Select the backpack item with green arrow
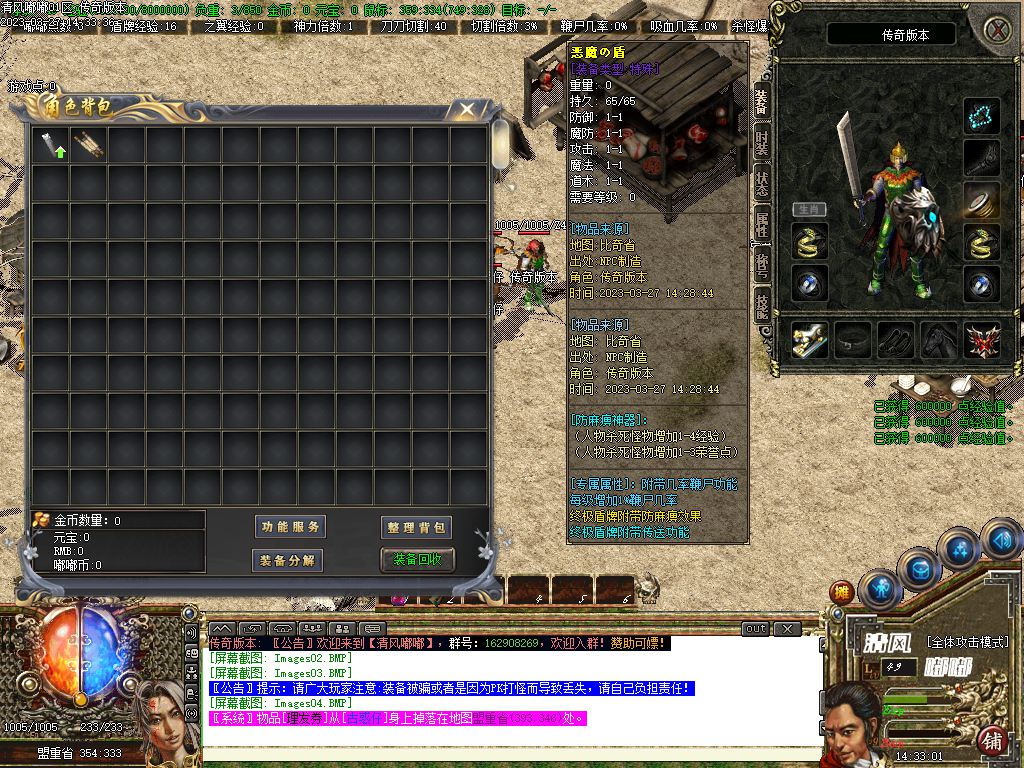 click(52, 146)
